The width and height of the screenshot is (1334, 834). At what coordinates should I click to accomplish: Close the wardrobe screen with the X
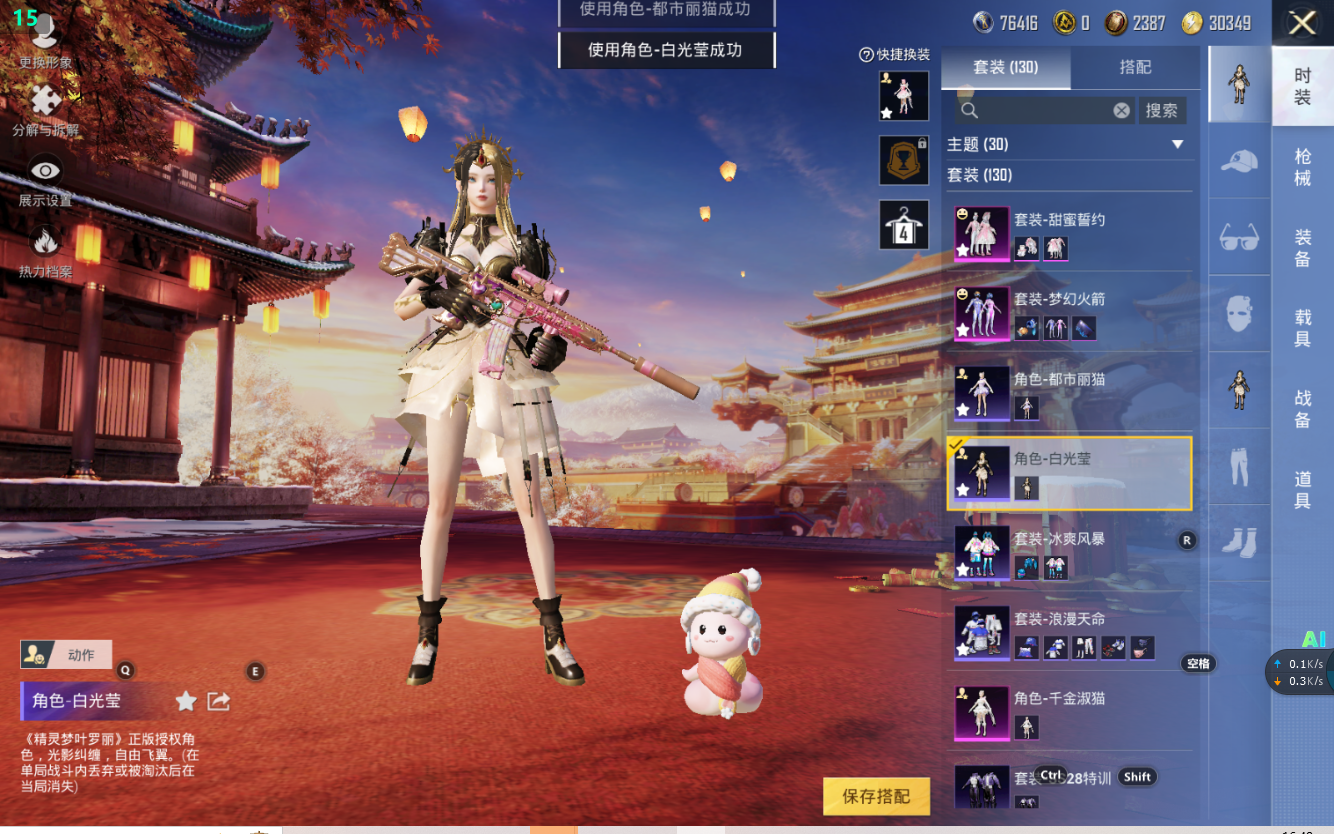[x=1302, y=23]
